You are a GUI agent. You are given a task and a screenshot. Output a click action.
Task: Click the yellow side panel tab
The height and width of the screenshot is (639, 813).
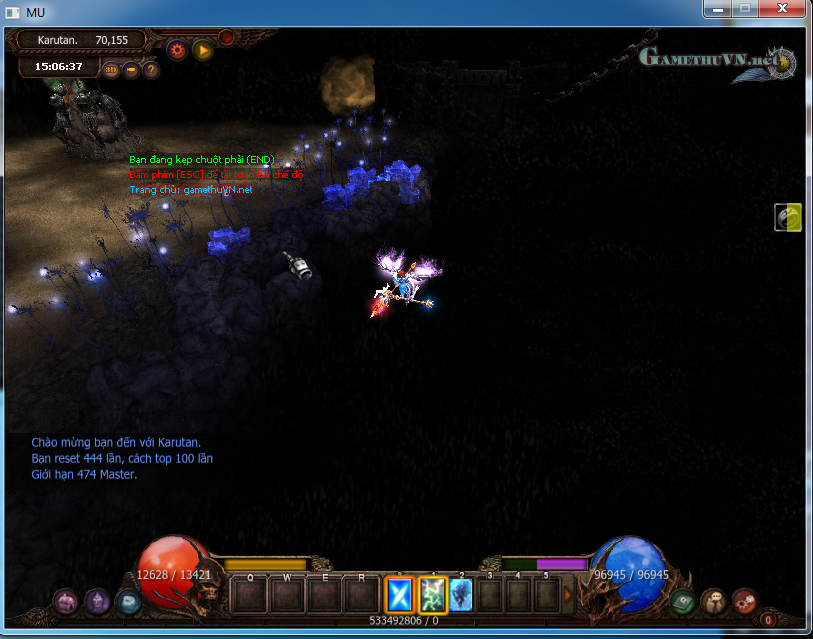(788, 217)
